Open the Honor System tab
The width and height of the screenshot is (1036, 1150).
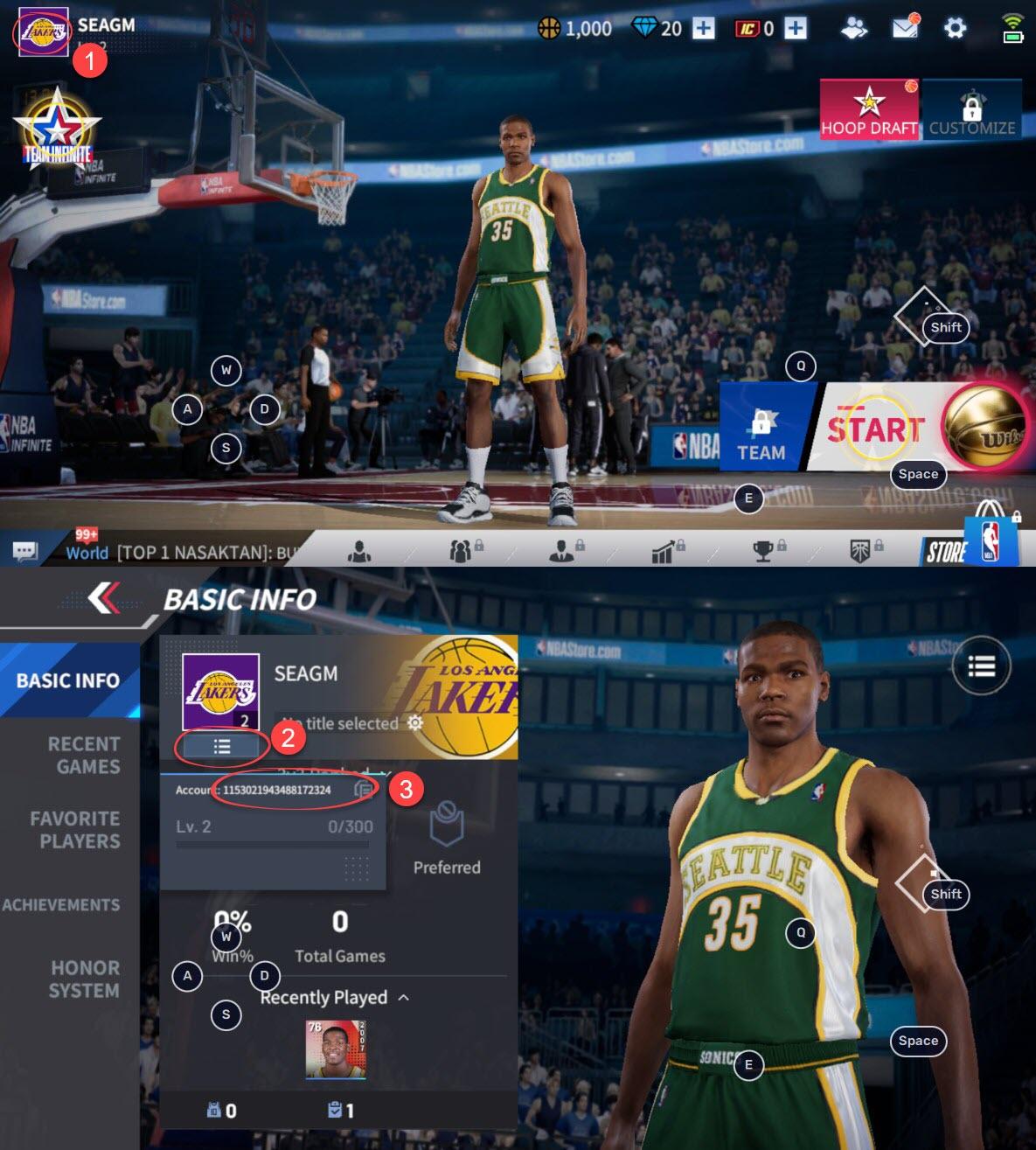[x=84, y=979]
